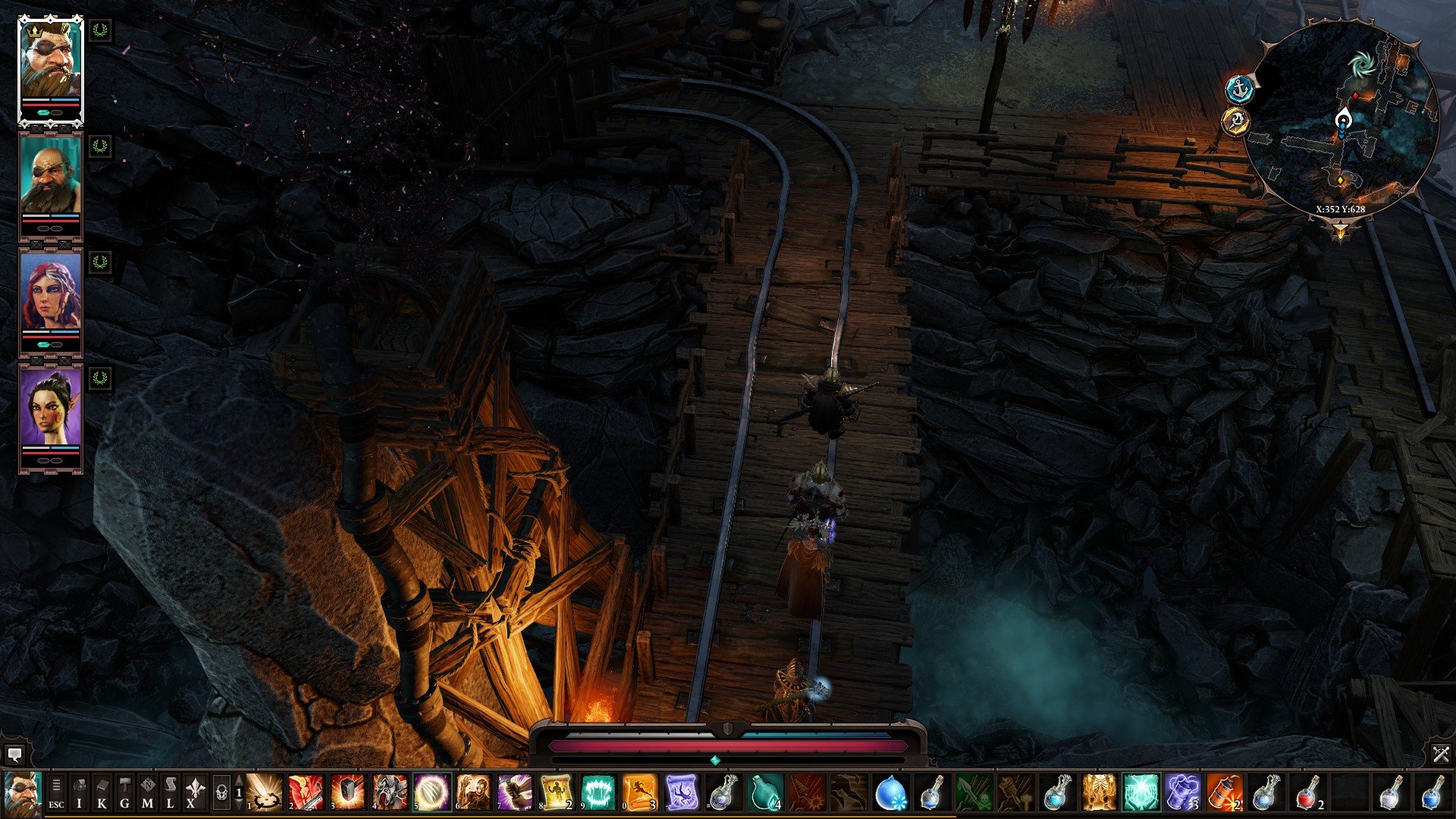Image resolution: width=1456 pixels, height=819 pixels.
Task: Select the red-haired woman party portrait
Action: 50,291
